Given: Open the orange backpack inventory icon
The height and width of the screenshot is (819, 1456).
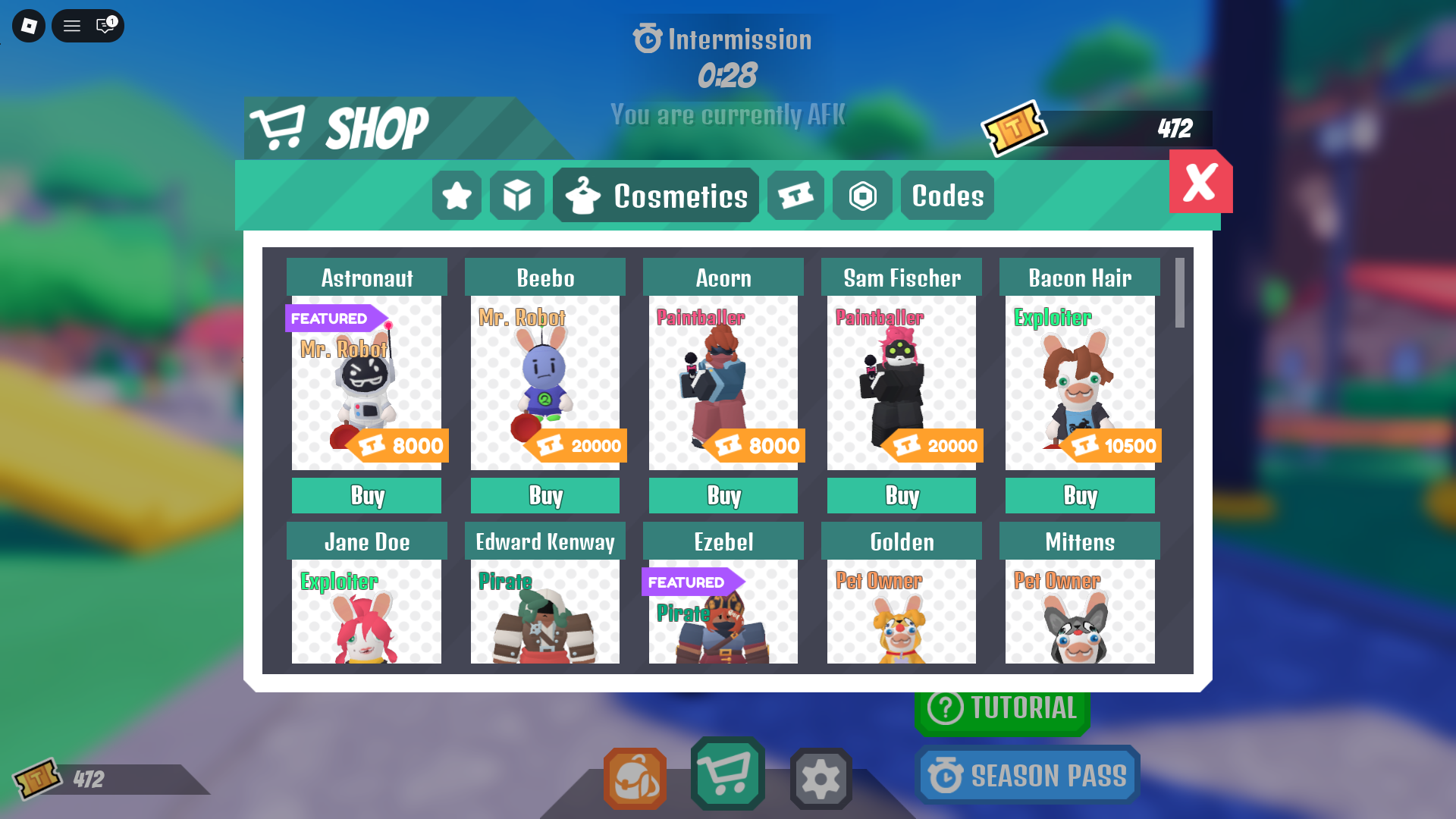Looking at the screenshot, I should [635, 775].
